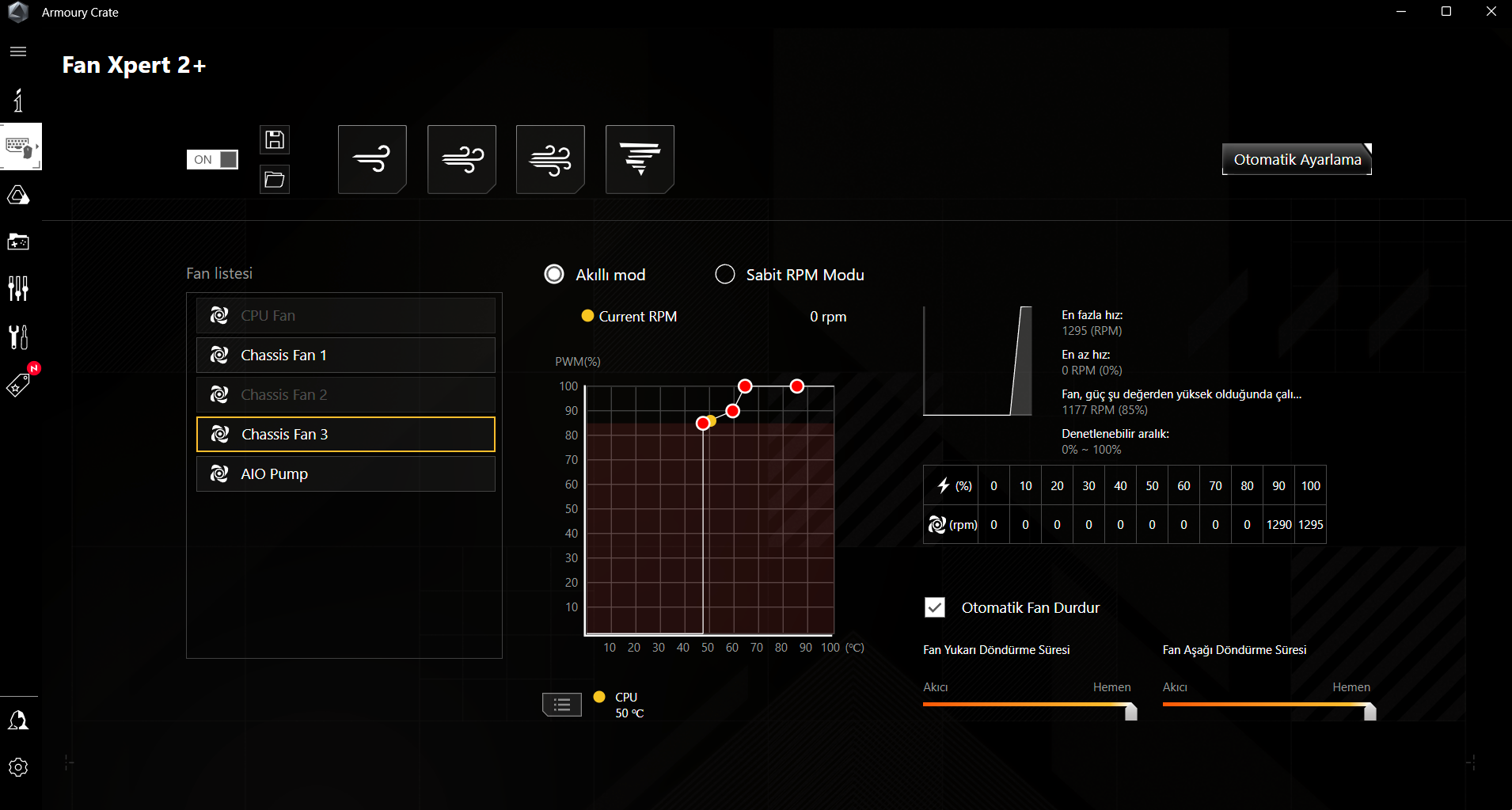Choose the tornado full speed preset
The height and width of the screenshot is (810, 1512).
coord(640,159)
